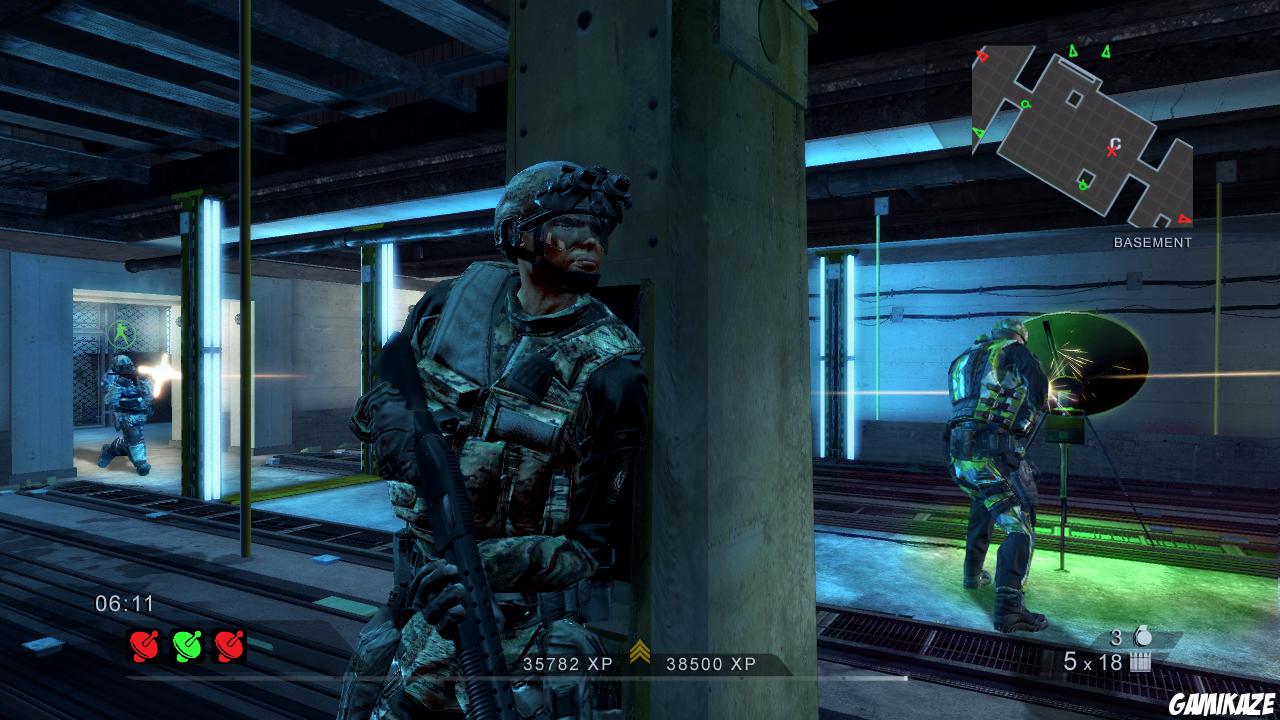
Task: Click the grenade icon near the count of 3
Action: [x=1143, y=636]
